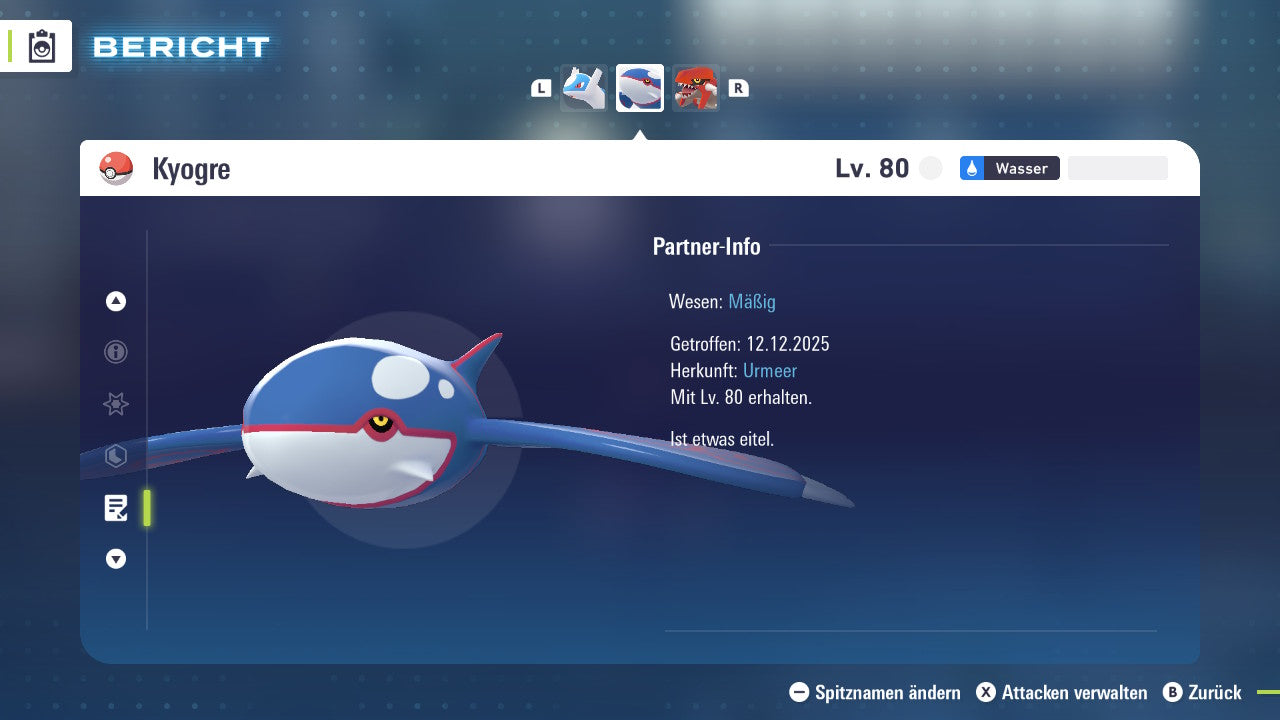Open the Bericht clipboard icon top left
Image resolution: width=1280 pixels, height=720 pixels.
pyautogui.click(x=40, y=46)
